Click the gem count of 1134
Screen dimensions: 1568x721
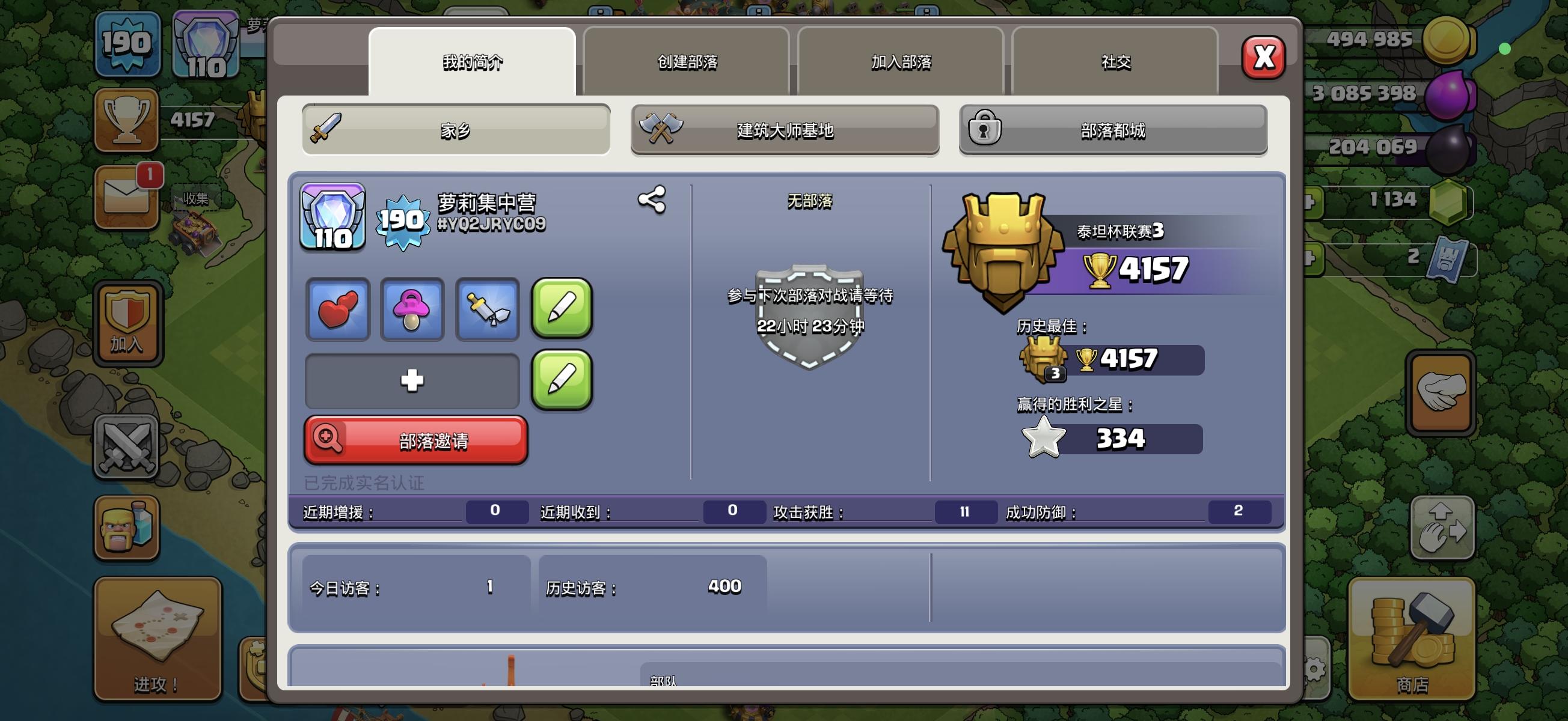tap(1397, 197)
